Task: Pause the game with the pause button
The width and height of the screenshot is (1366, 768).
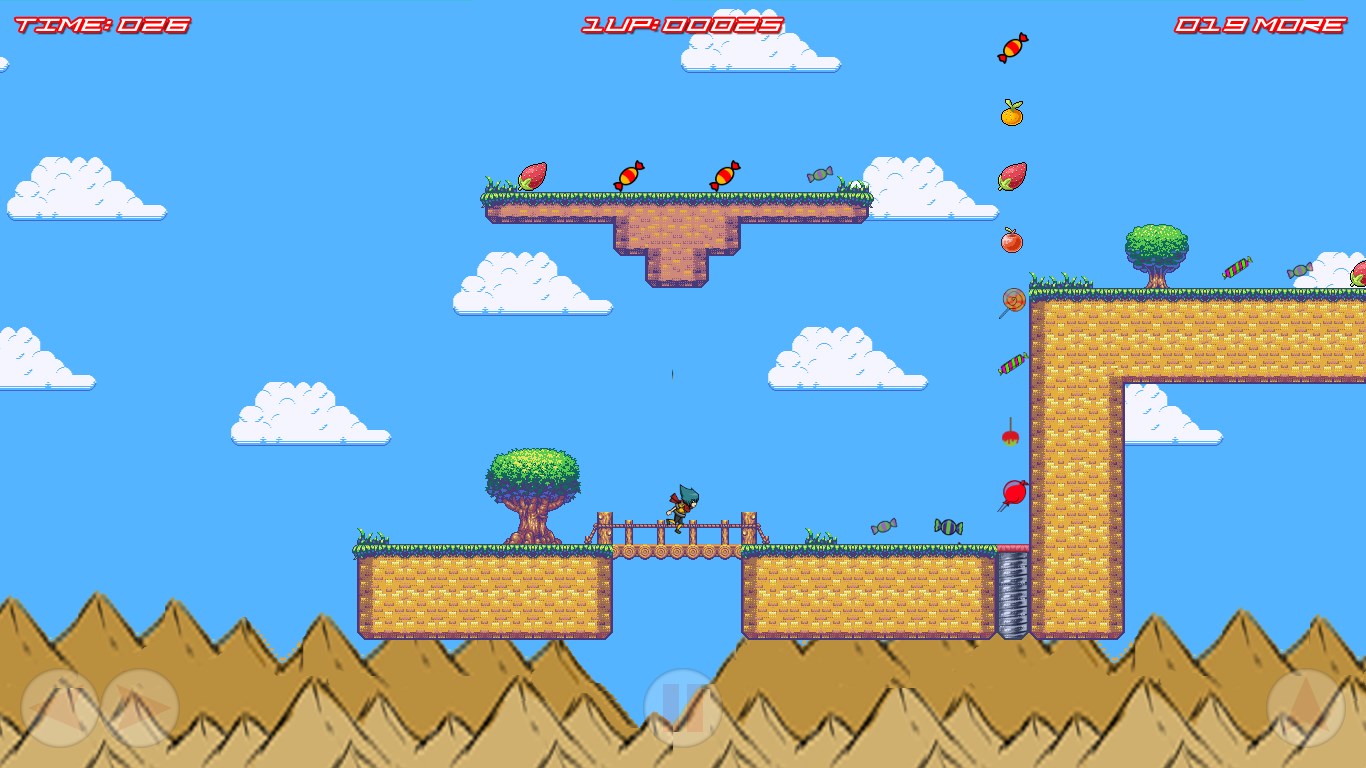Action: [683, 708]
